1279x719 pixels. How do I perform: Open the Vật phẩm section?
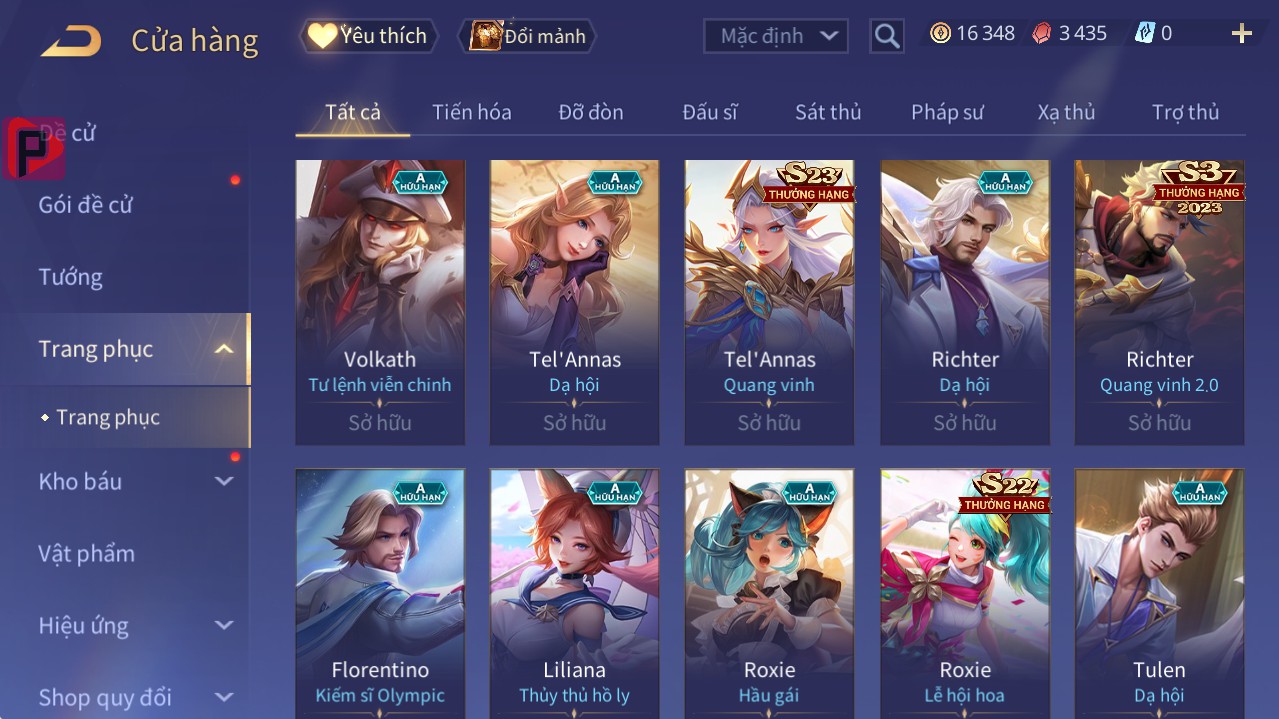(x=87, y=553)
